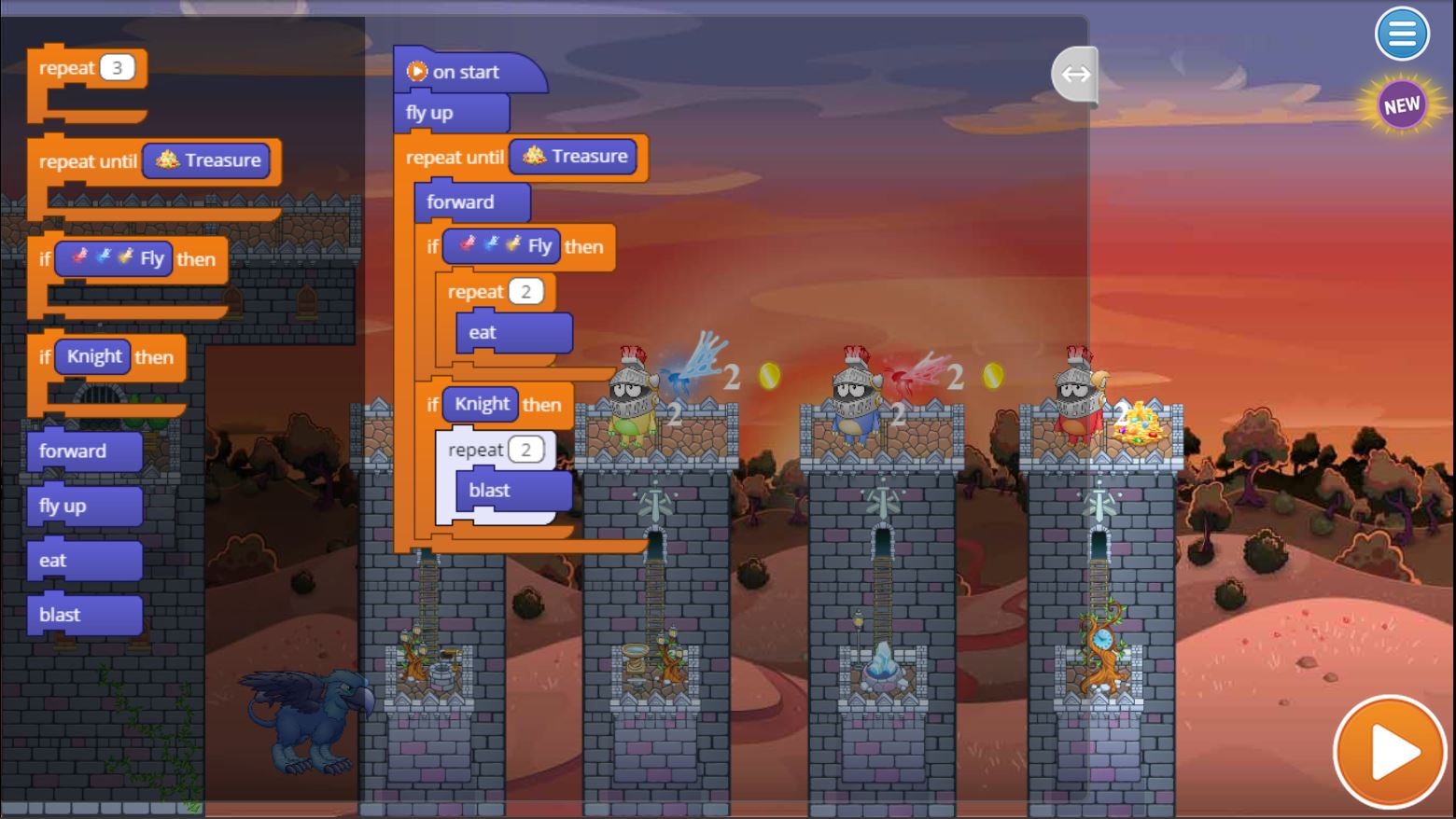
Task: Select the repeat 3 block in the palette
Action: (x=65, y=69)
